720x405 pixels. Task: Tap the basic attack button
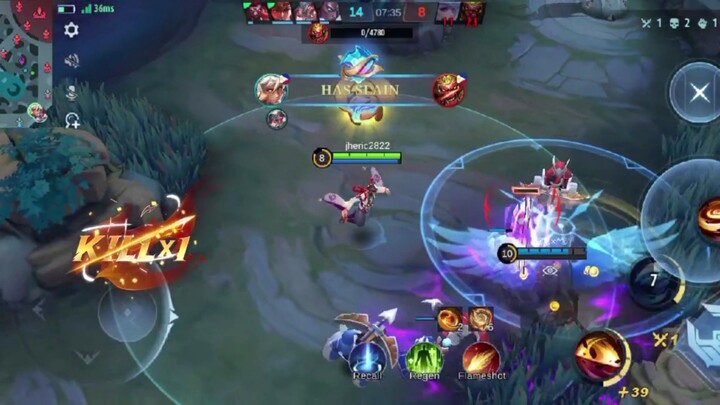[x=601, y=355]
